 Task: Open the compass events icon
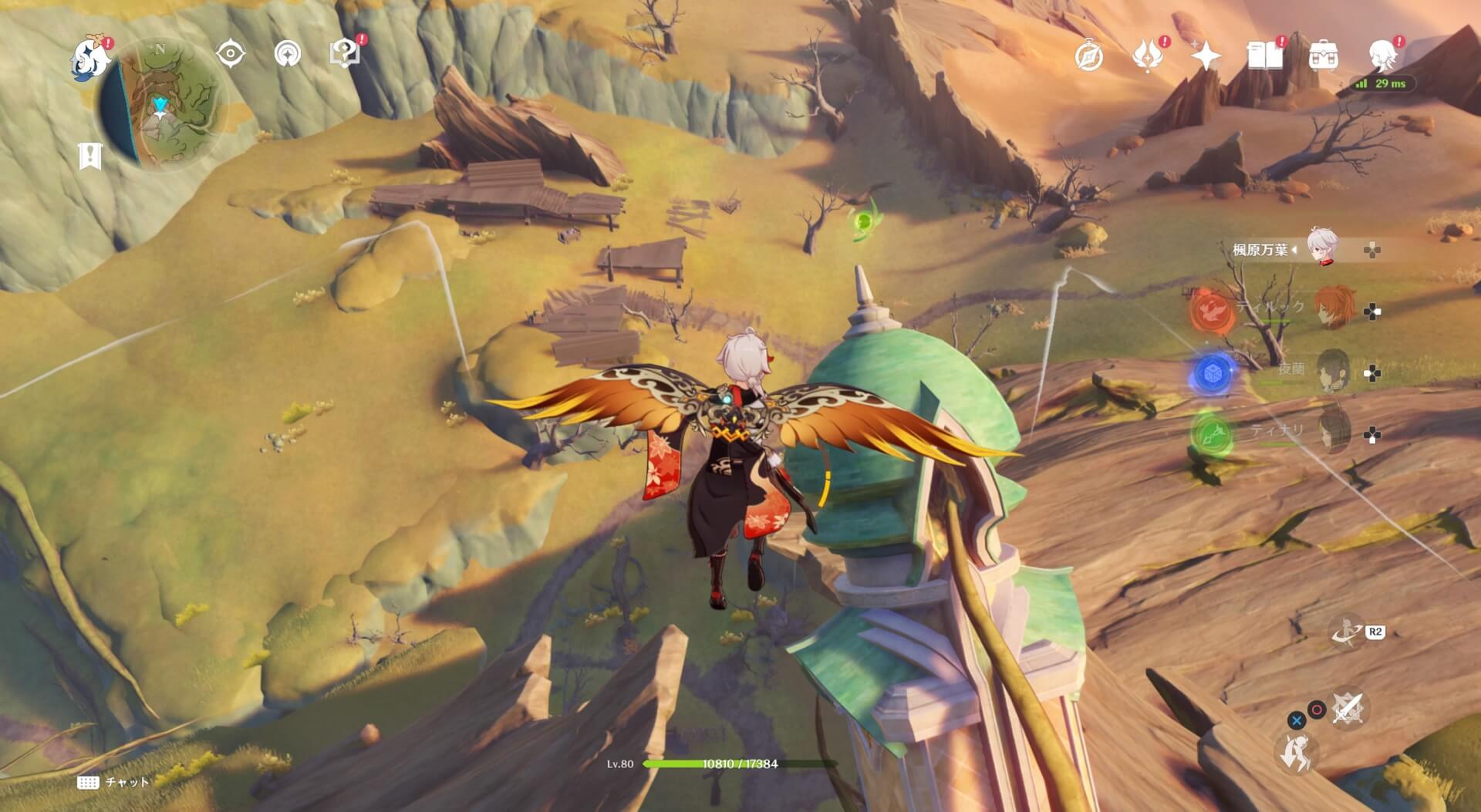tap(1089, 56)
